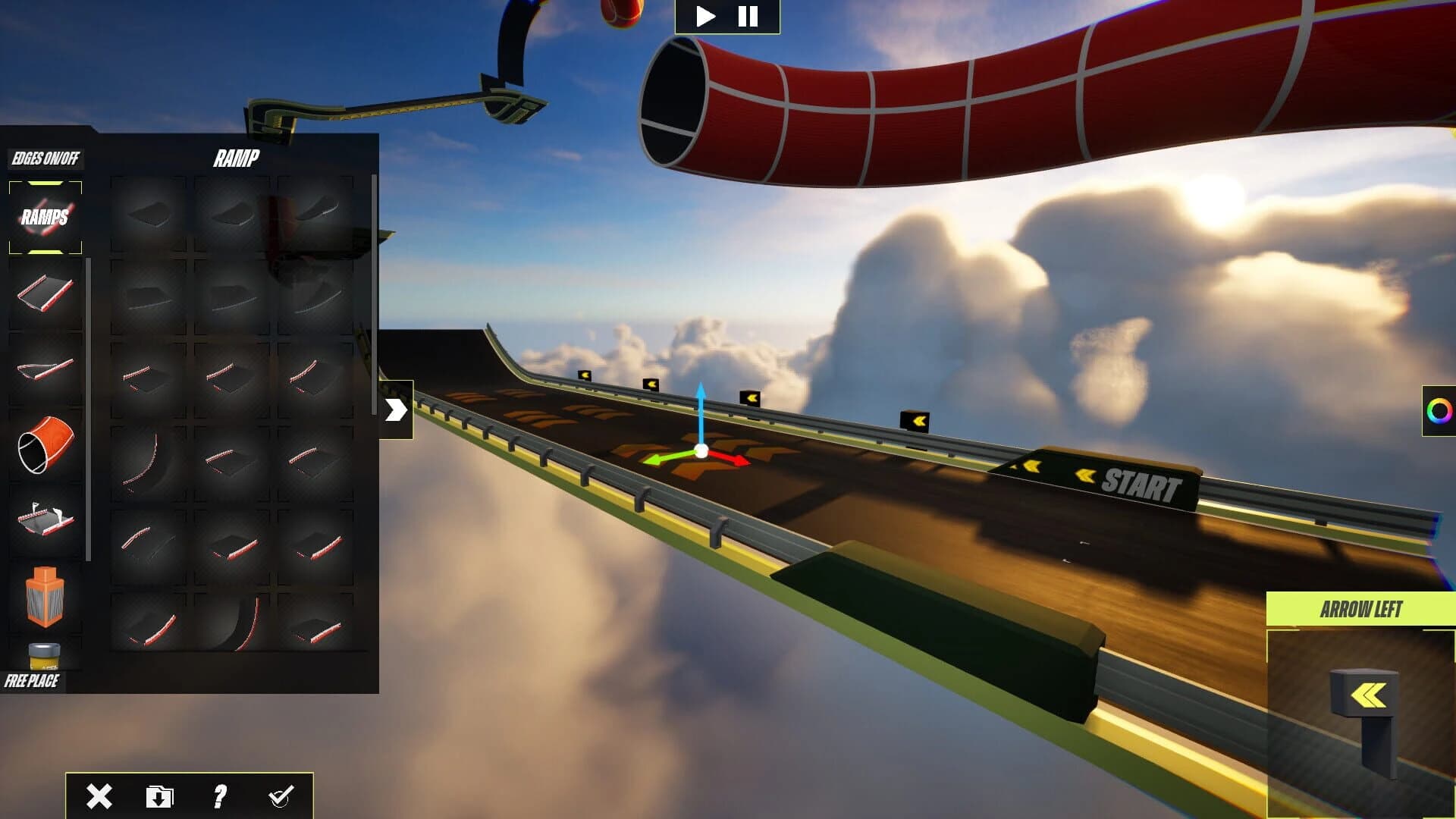Image resolution: width=1456 pixels, height=819 pixels.
Task: Toggle track edges with EDGES ON/OFF
Action: pos(45,159)
